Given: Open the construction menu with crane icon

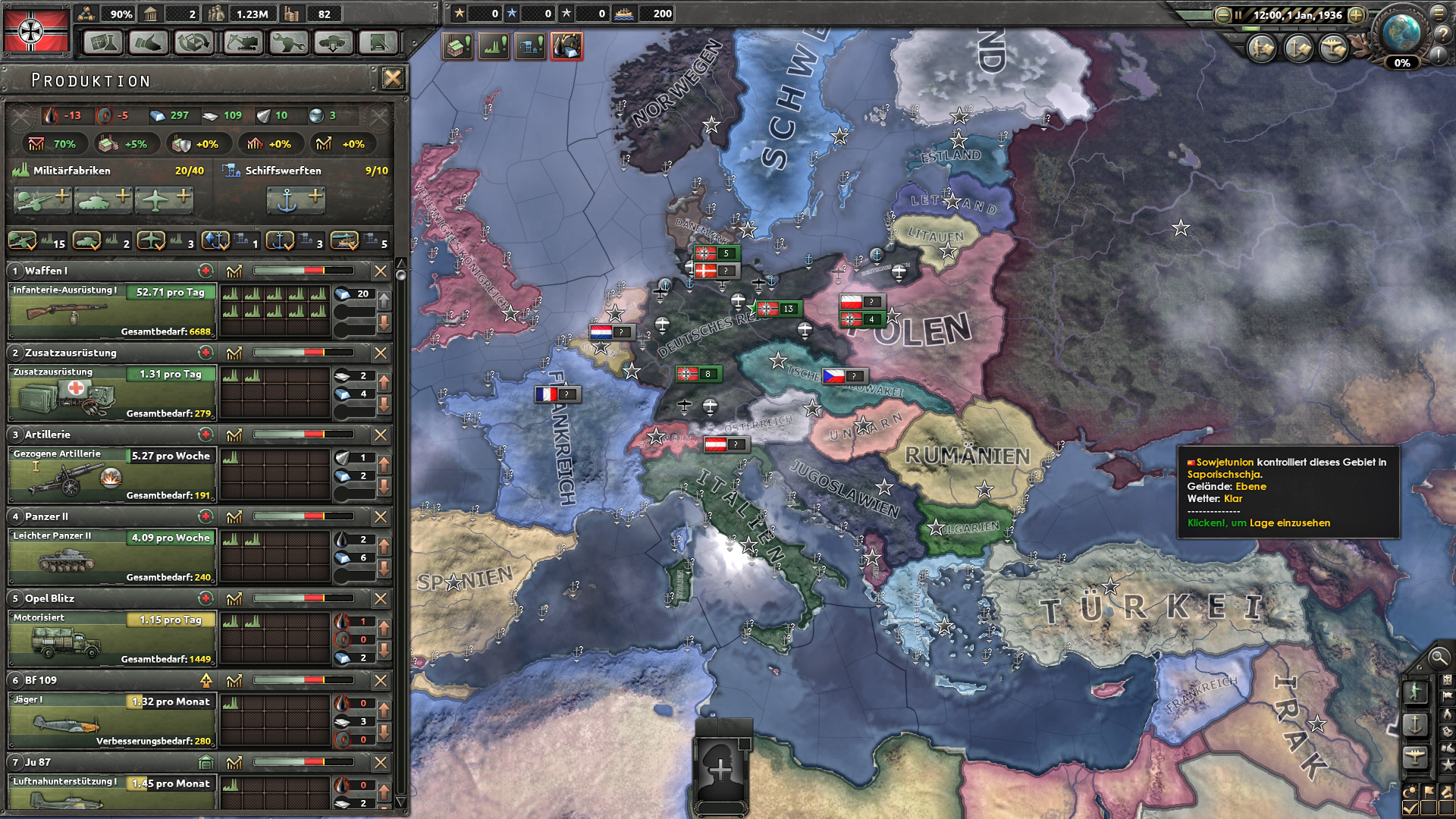Looking at the screenshot, I should [242, 42].
